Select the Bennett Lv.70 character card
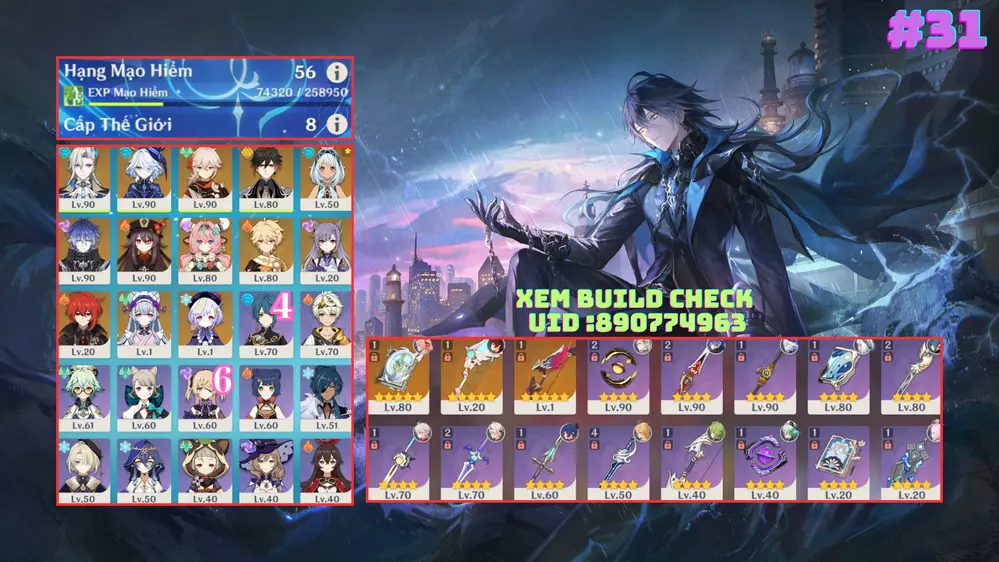Screen dimensions: 999x562 pyautogui.click(x=325, y=322)
